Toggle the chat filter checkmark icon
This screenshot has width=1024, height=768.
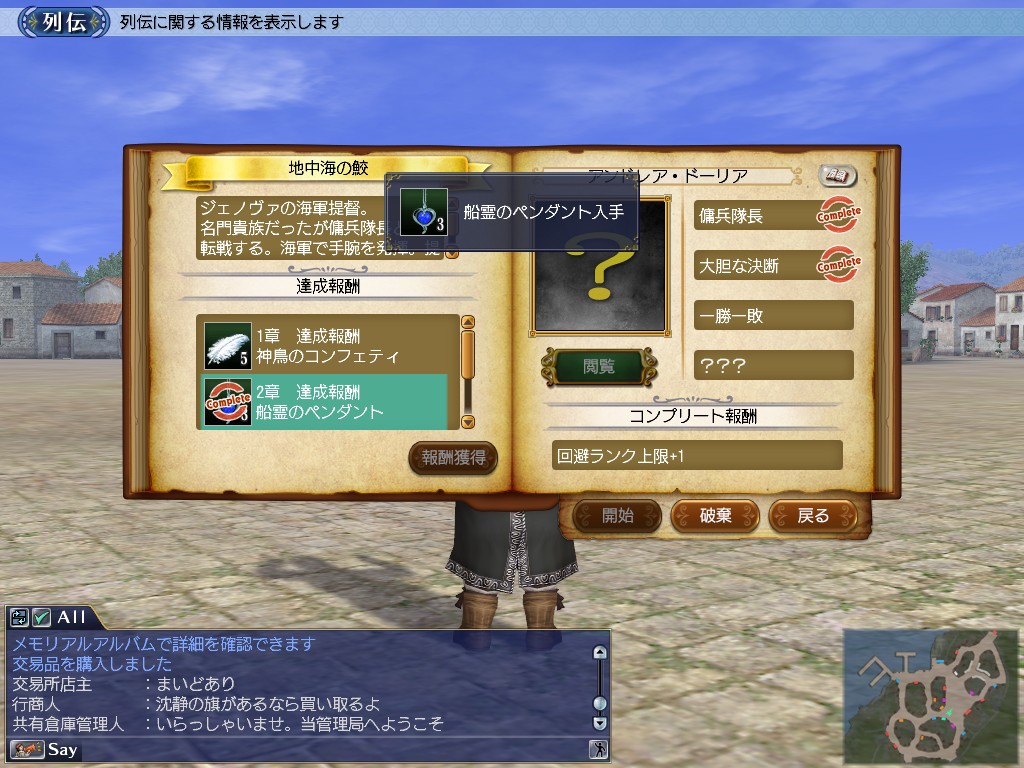[42, 617]
